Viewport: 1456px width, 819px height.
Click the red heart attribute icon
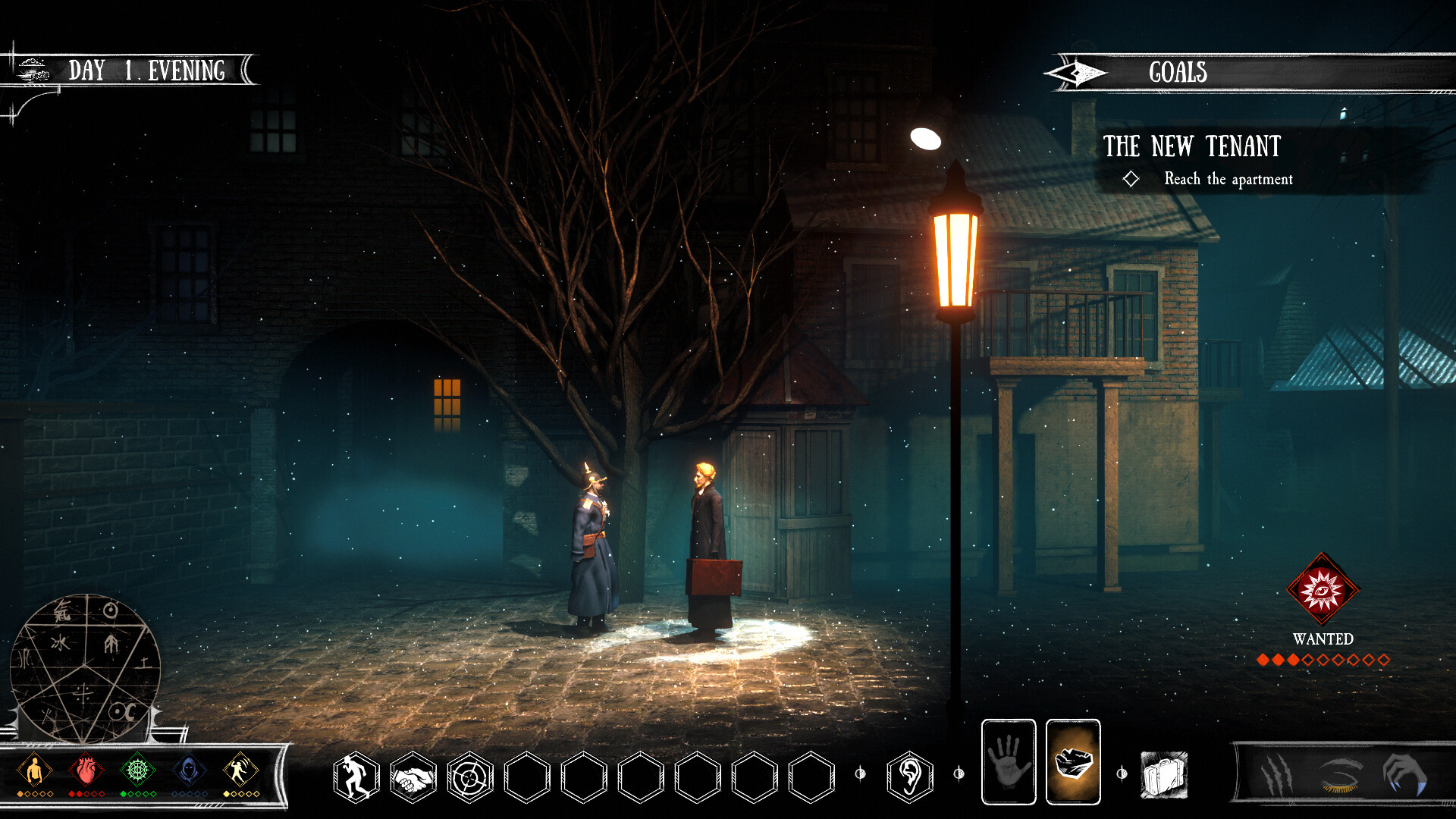86,768
